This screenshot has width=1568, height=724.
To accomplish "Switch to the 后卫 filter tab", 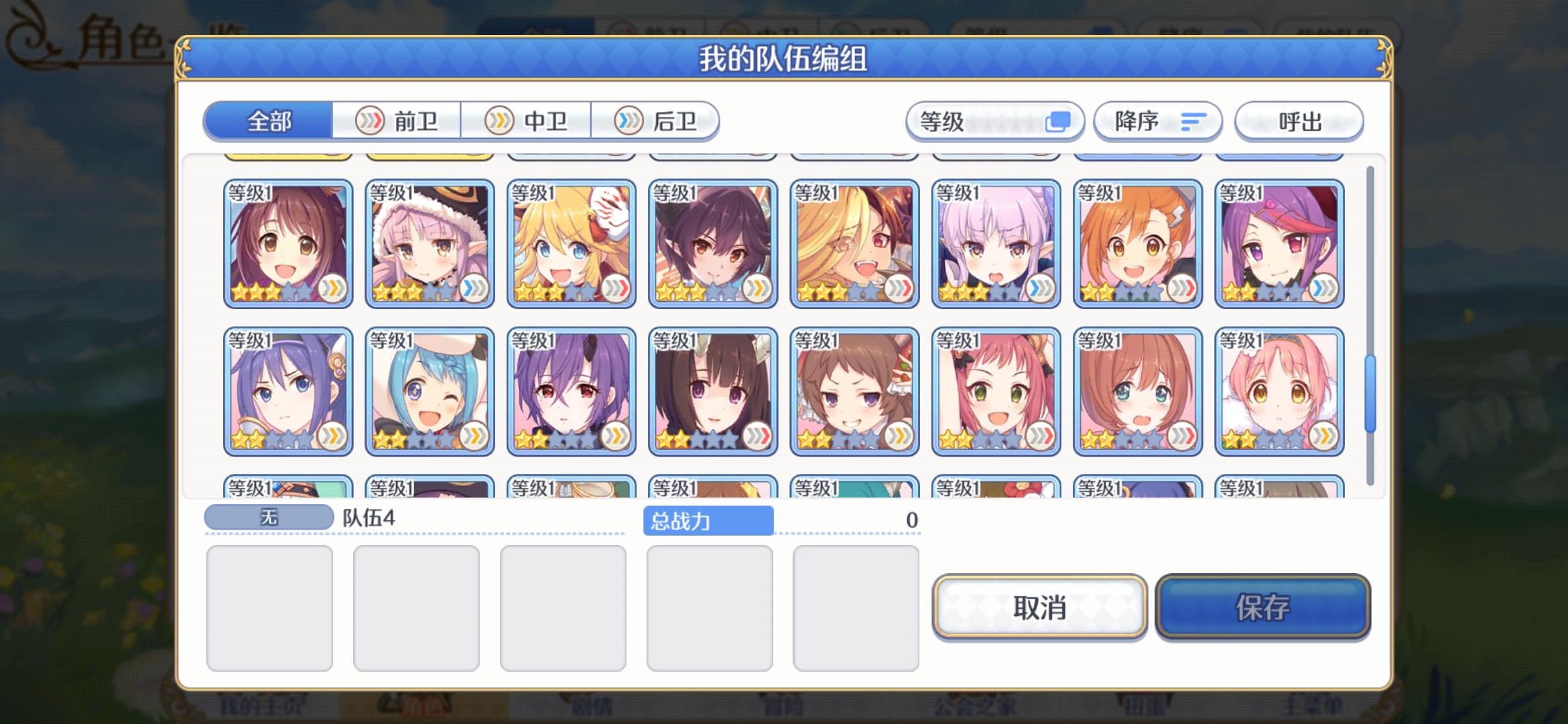I will coord(660,120).
